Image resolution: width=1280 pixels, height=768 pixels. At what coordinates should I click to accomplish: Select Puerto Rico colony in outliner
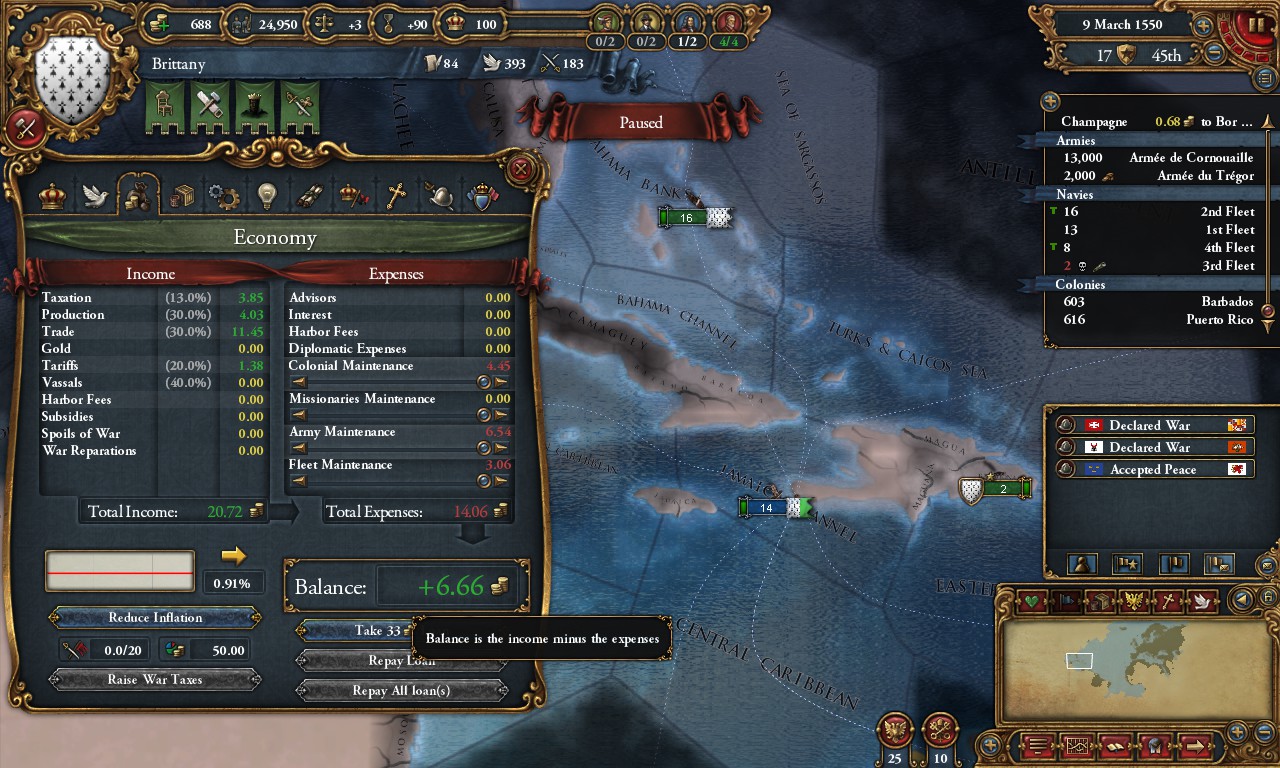tap(1155, 320)
